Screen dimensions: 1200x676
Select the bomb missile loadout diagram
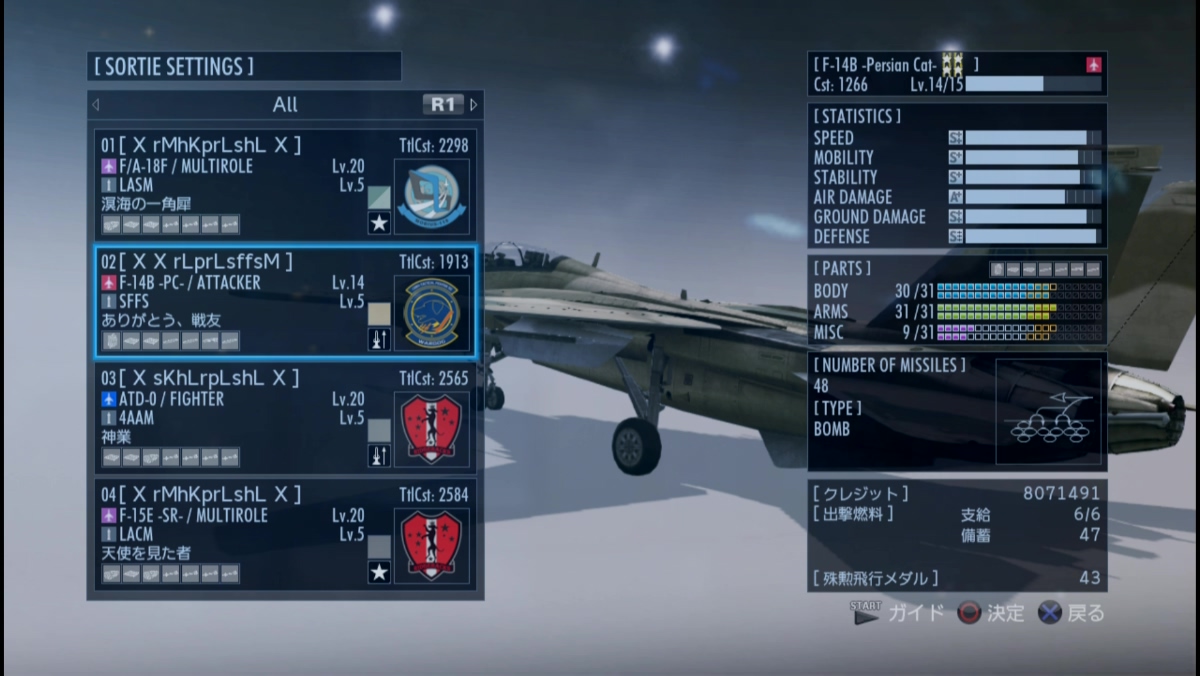tap(1048, 411)
